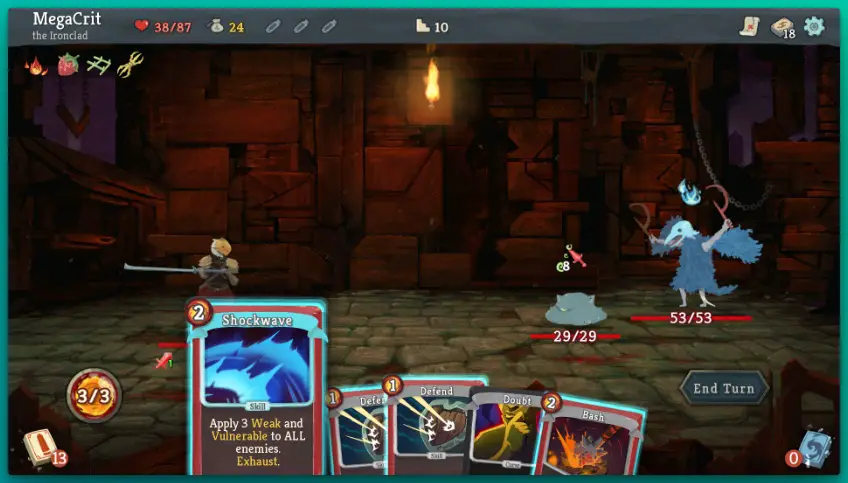Open the map scroll
The width and height of the screenshot is (848, 483).
coord(749,27)
